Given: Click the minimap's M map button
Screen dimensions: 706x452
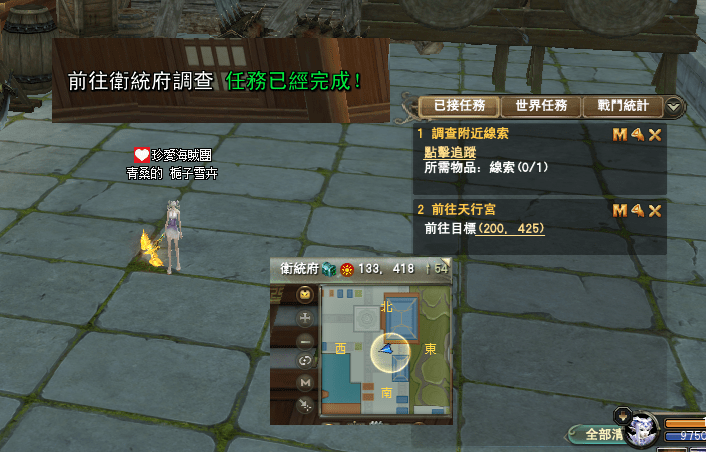Looking at the screenshot, I should pyautogui.click(x=305, y=381).
